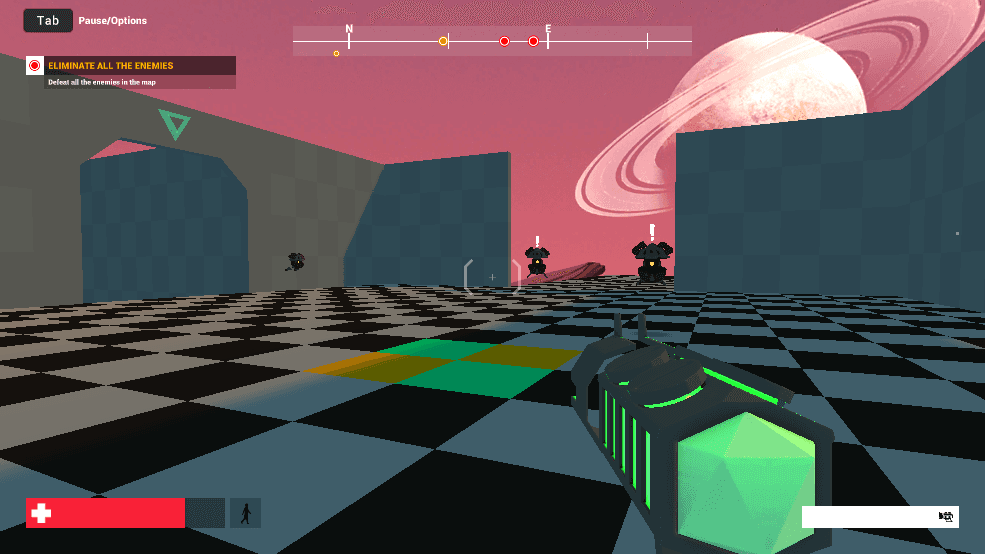
Task: Click the standing figure stance icon
Action: point(245,513)
